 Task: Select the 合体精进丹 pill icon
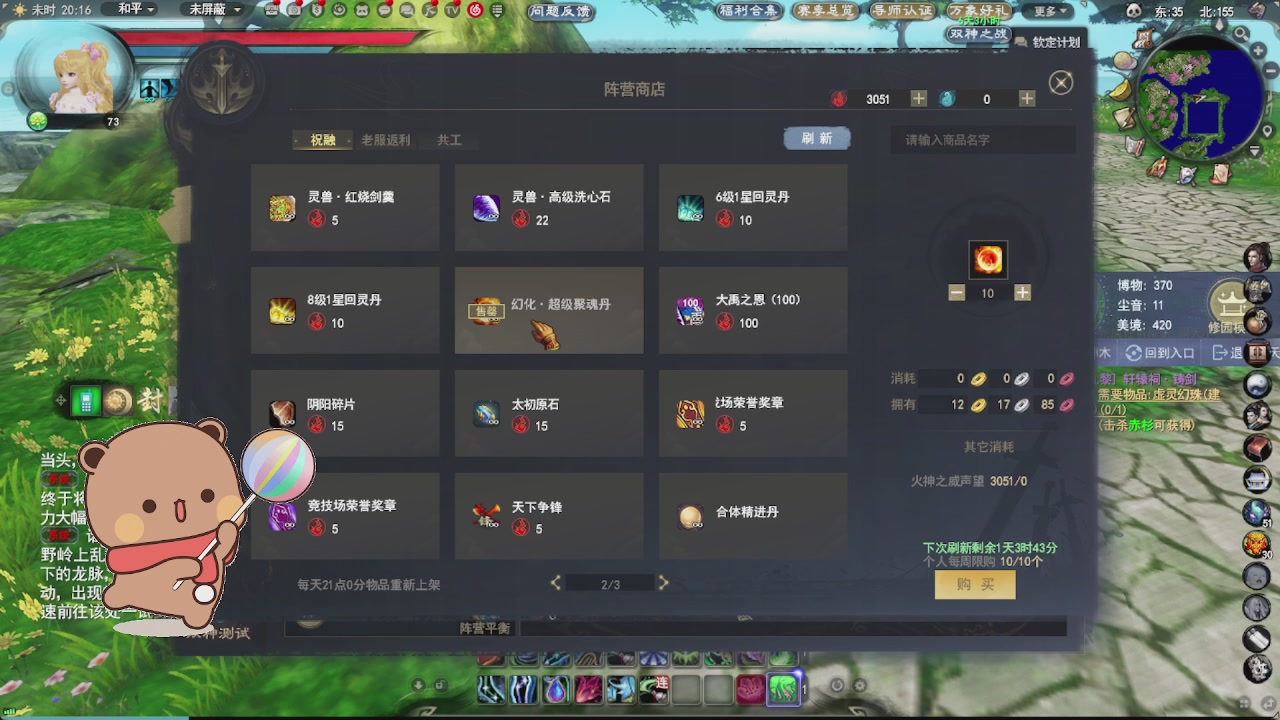(690, 515)
